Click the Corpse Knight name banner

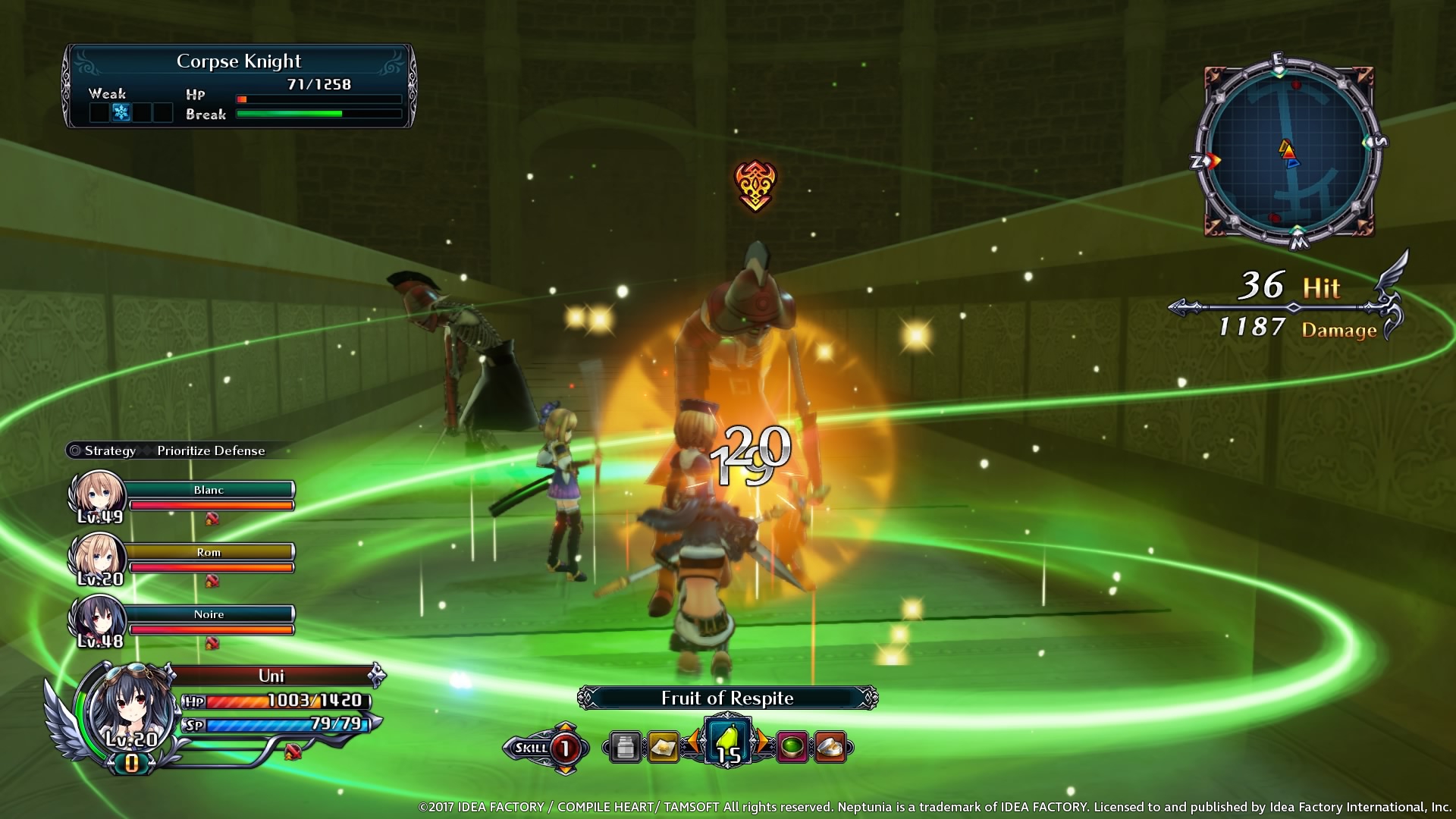point(238,61)
